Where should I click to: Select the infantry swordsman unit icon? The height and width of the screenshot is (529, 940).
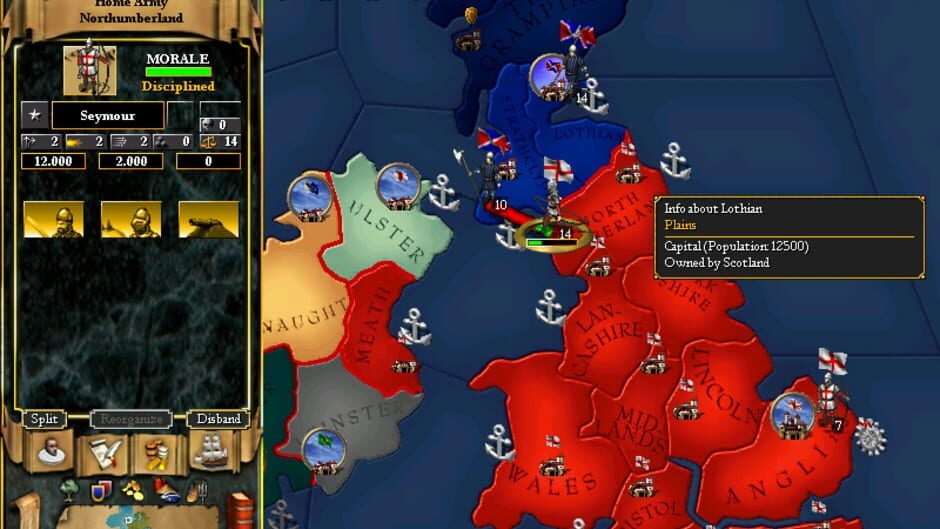click(x=53, y=219)
